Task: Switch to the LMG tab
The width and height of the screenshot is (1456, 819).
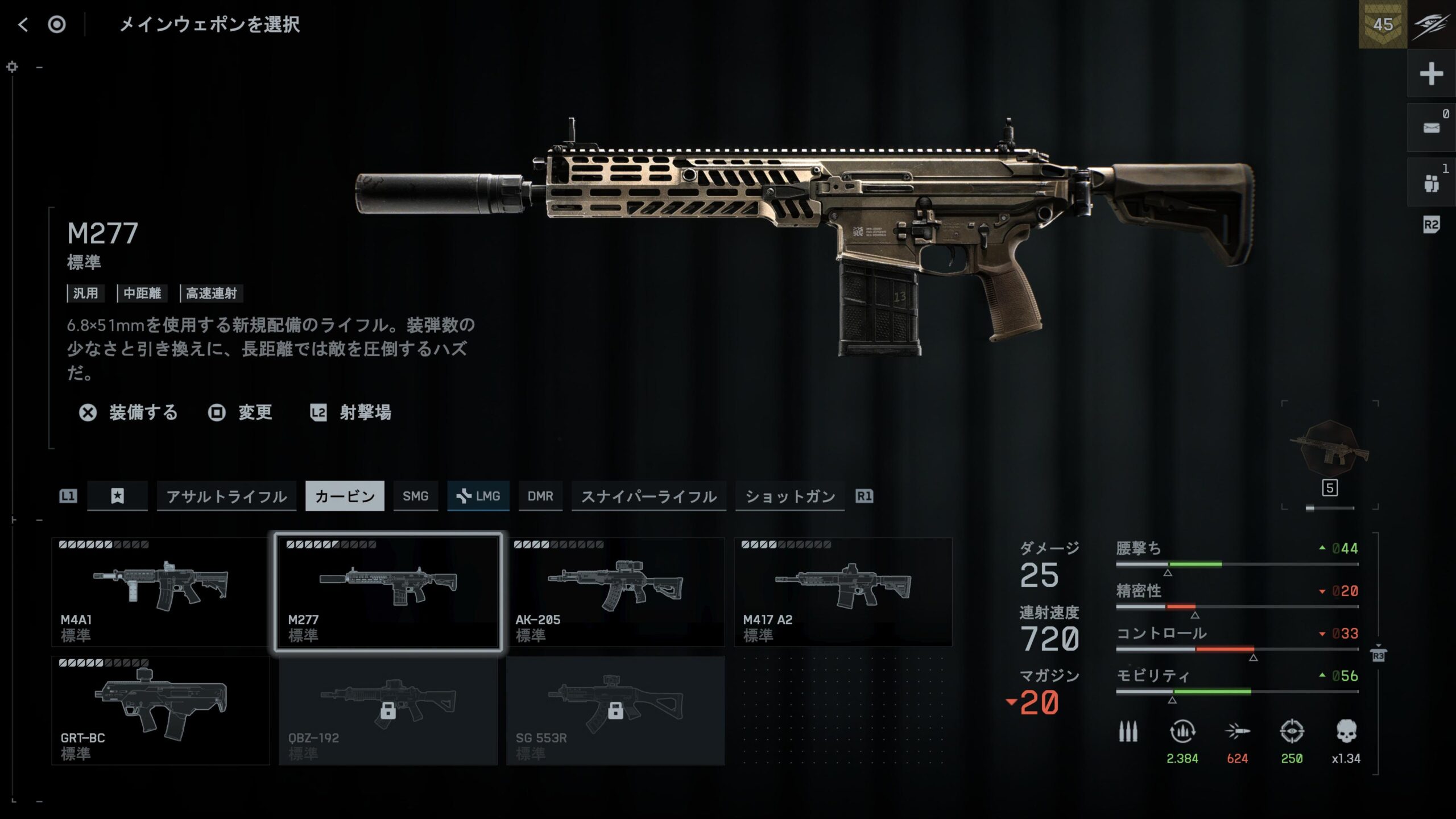Action: [478, 497]
